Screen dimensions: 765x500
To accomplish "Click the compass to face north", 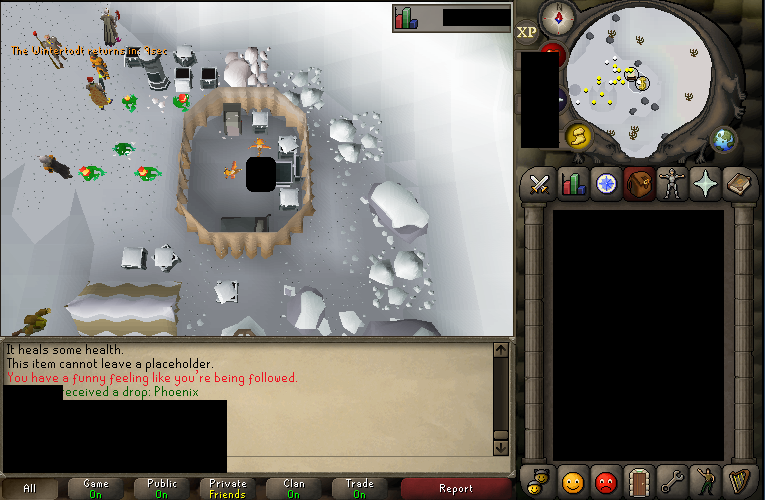I will pyautogui.click(x=556, y=17).
